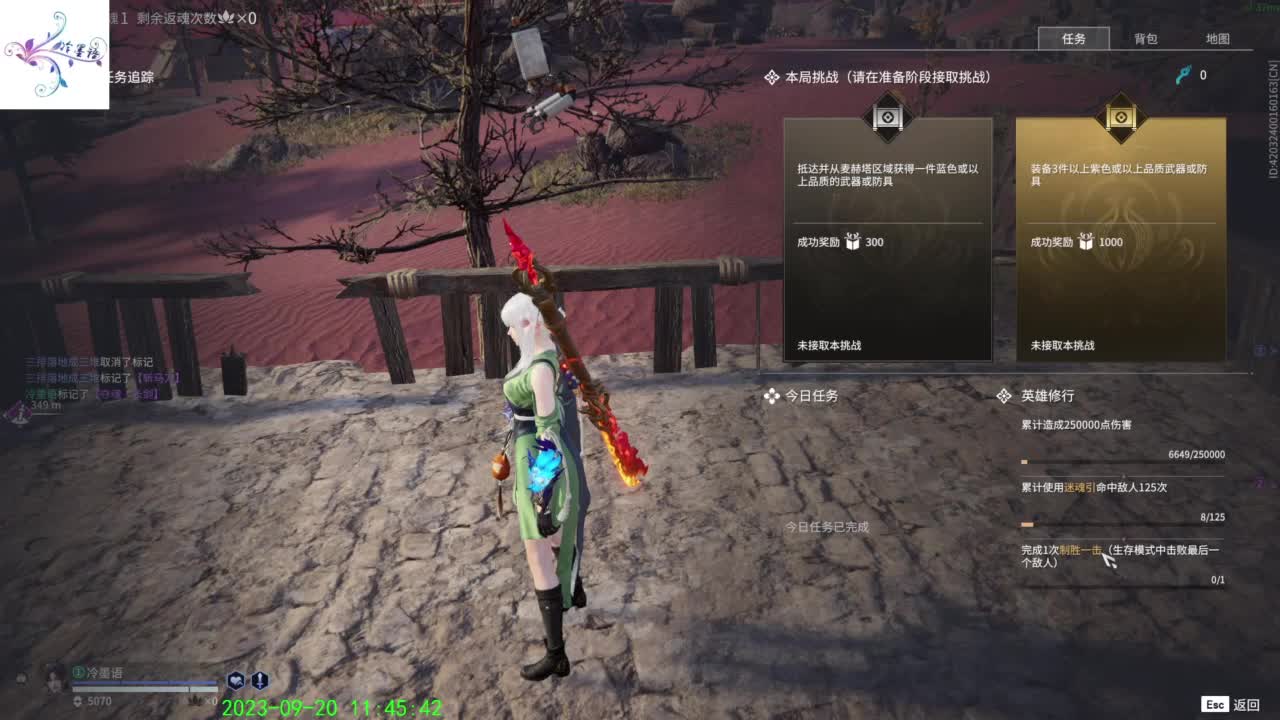
Task: Open the gift reward icon showing 300
Action: [851, 241]
